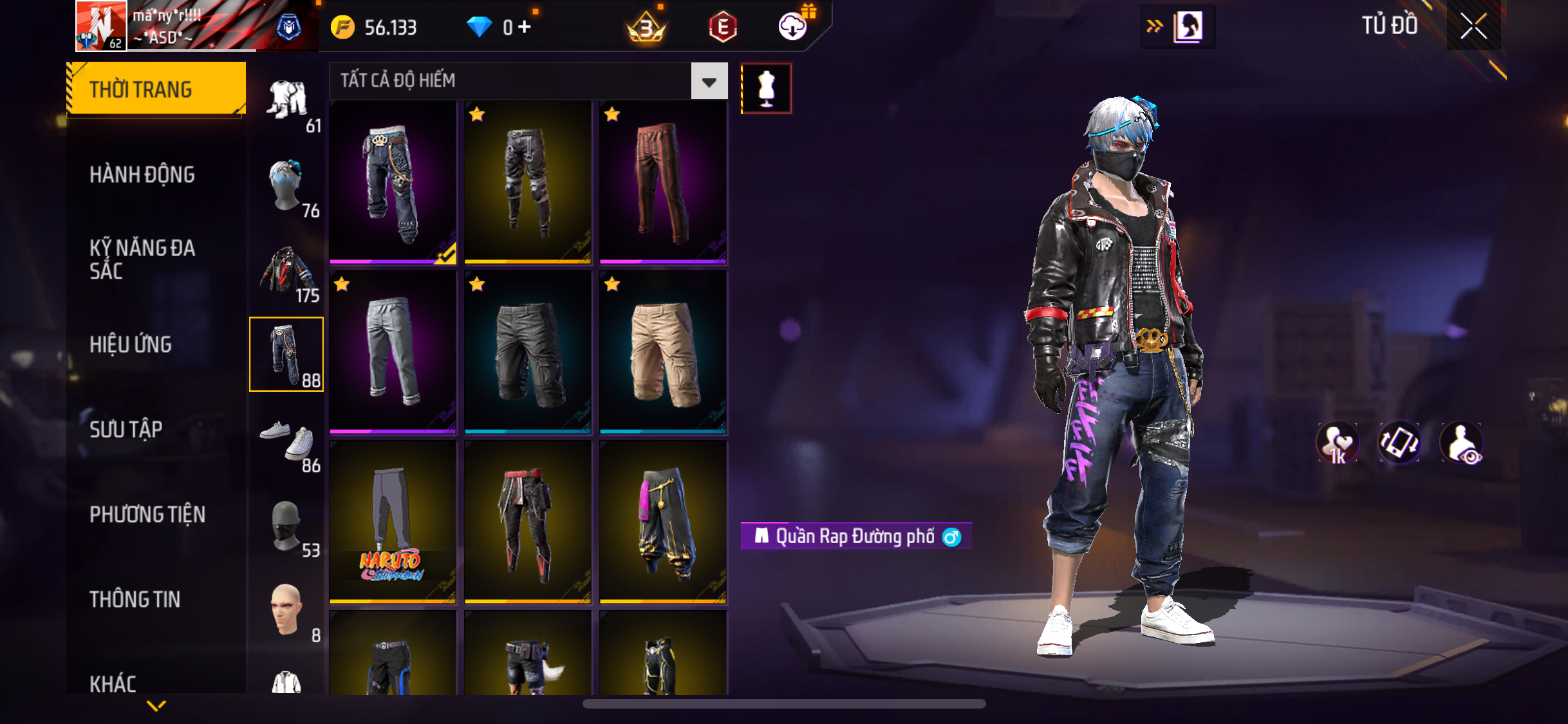Select the Hiệu Ứng tab
The width and height of the screenshot is (1568, 724).
[x=131, y=344]
